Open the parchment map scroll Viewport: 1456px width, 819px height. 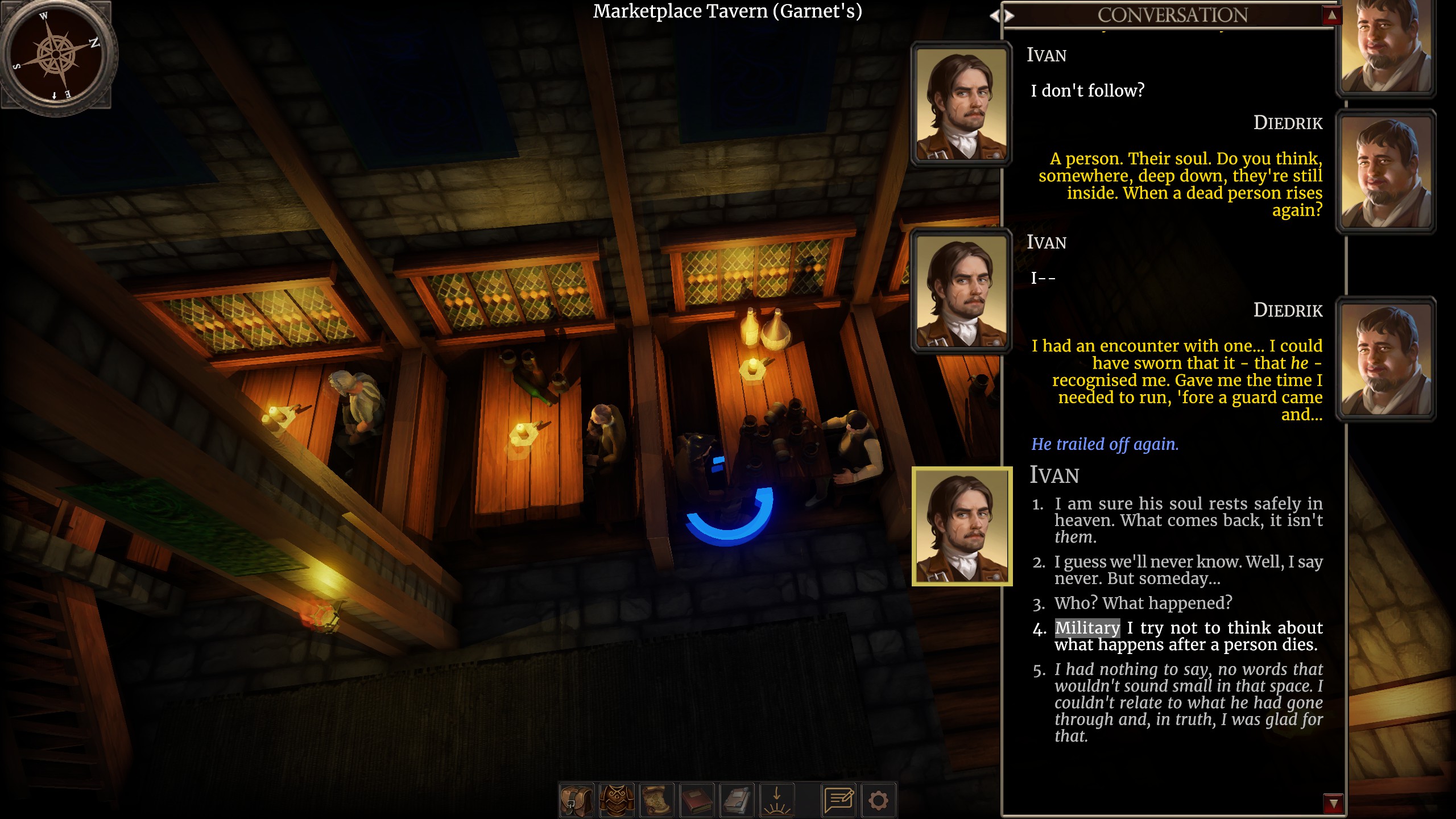[657, 800]
